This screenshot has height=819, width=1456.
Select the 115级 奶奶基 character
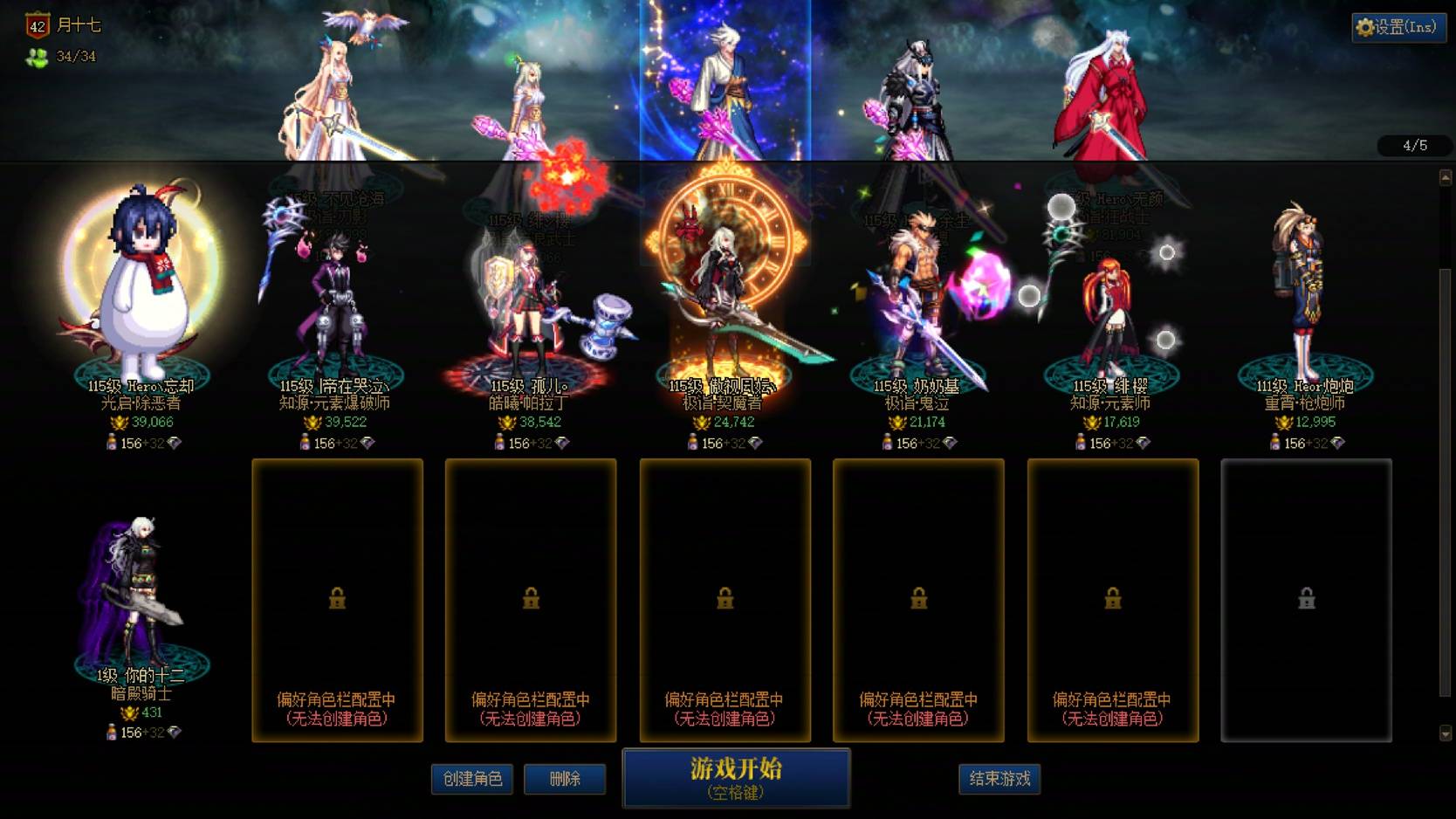[x=917, y=288]
